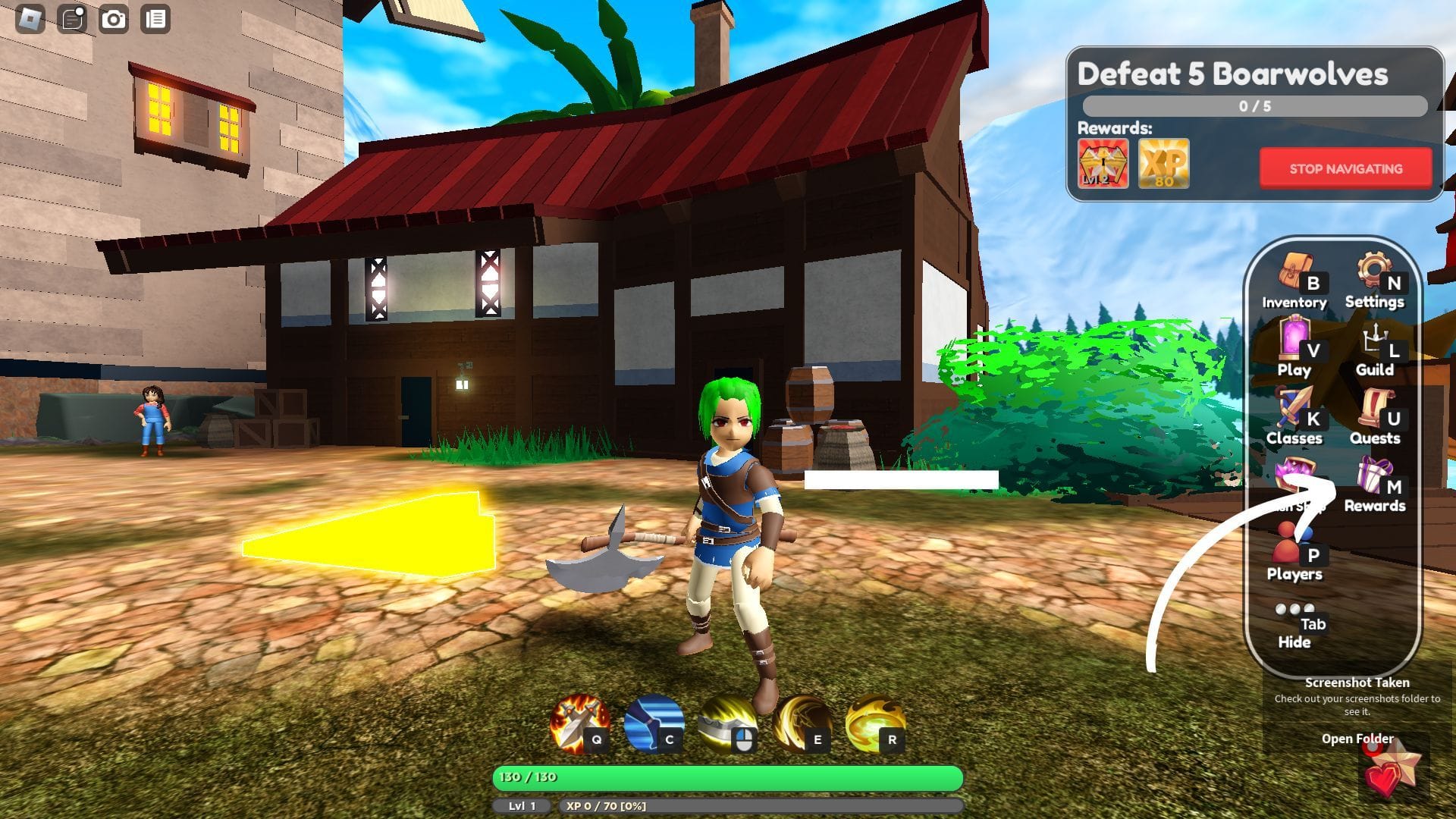The image size is (1456, 819).
Task: Trigger the axe basic attack icon
Action: click(x=726, y=723)
